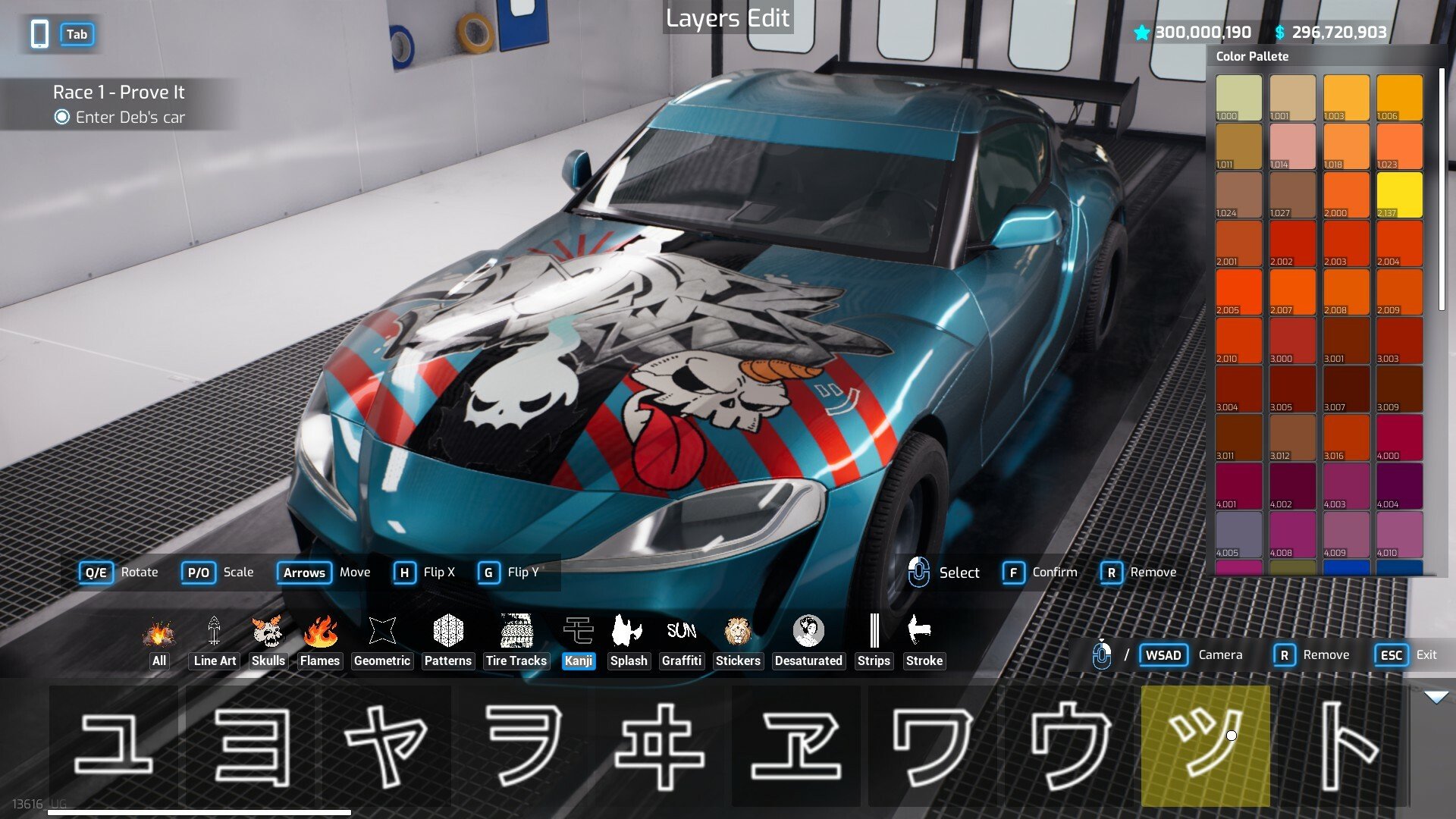This screenshot has width=1456, height=819.
Task: Choose the Stroke decal category
Action: point(924,642)
